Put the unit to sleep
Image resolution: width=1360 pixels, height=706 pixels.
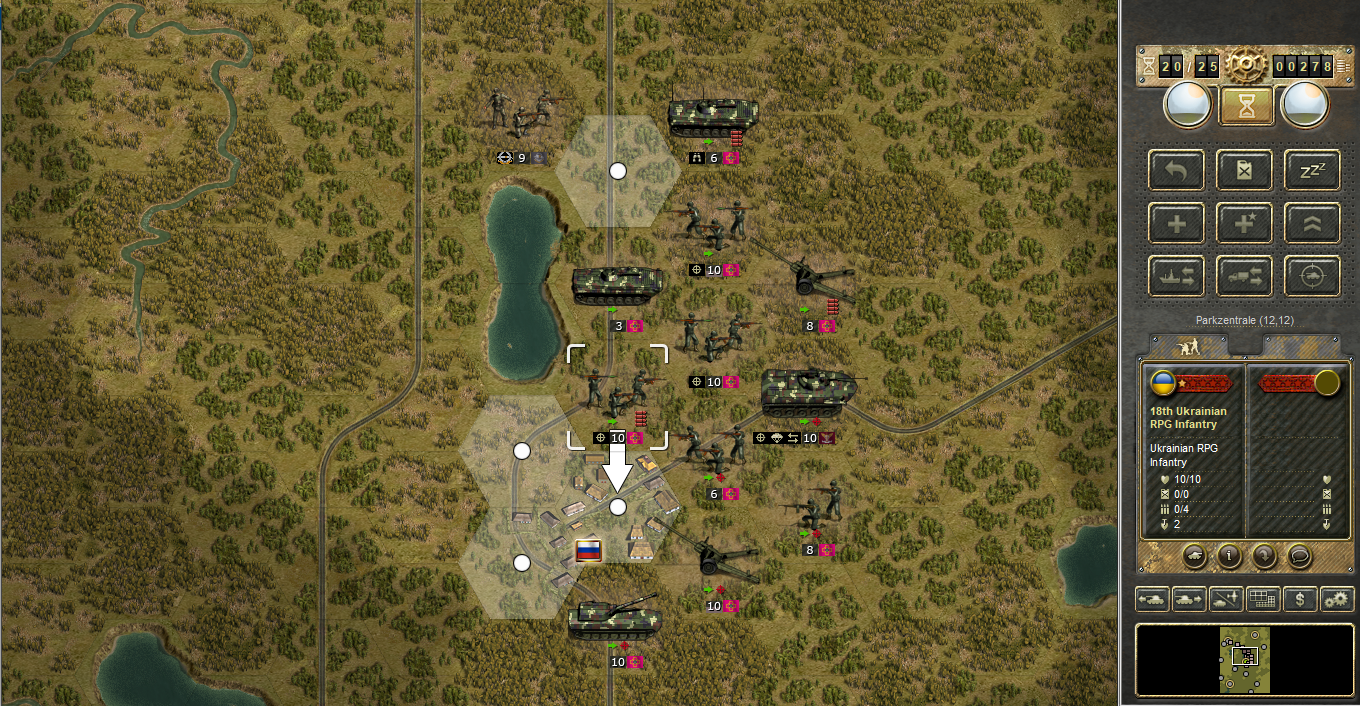pyautogui.click(x=1312, y=170)
